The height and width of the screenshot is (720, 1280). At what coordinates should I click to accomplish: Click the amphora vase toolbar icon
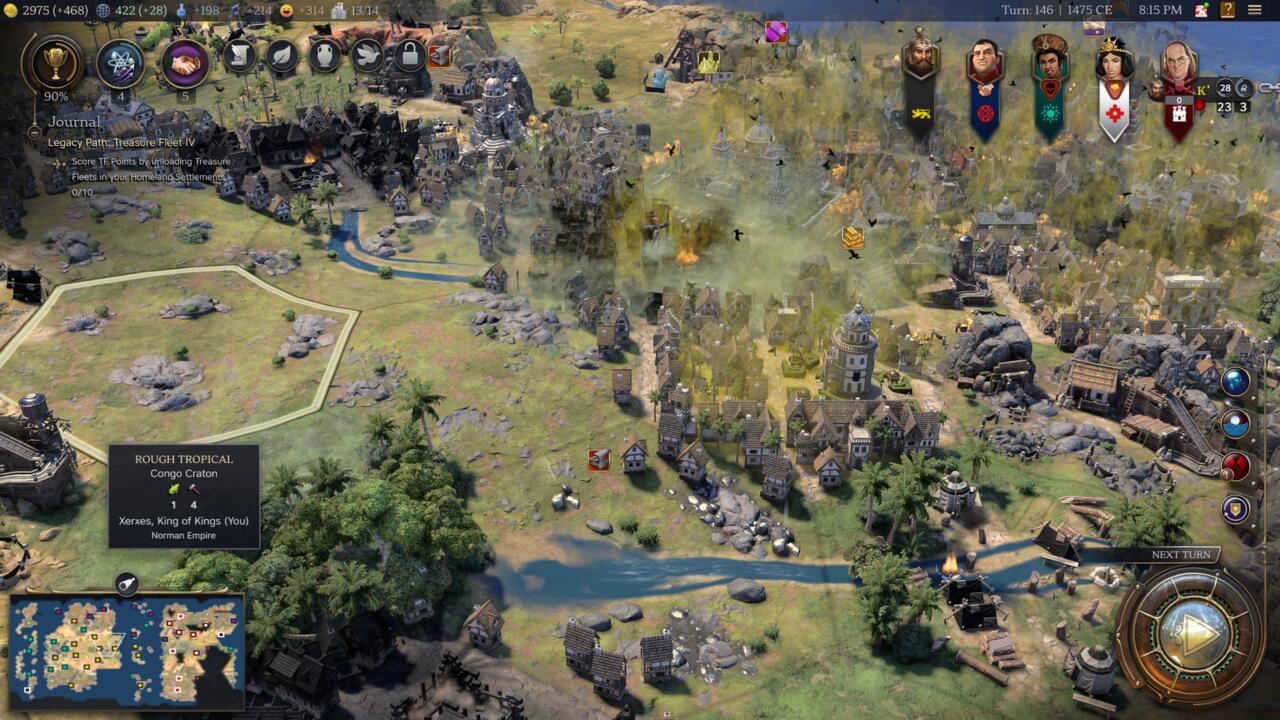pyautogui.click(x=323, y=56)
